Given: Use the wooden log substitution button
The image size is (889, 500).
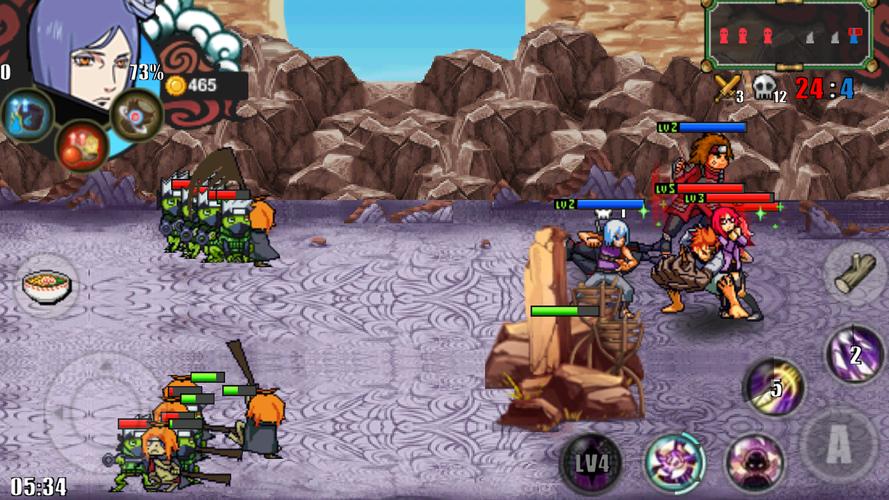Looking at the screenshot, I should pos(855,274).
